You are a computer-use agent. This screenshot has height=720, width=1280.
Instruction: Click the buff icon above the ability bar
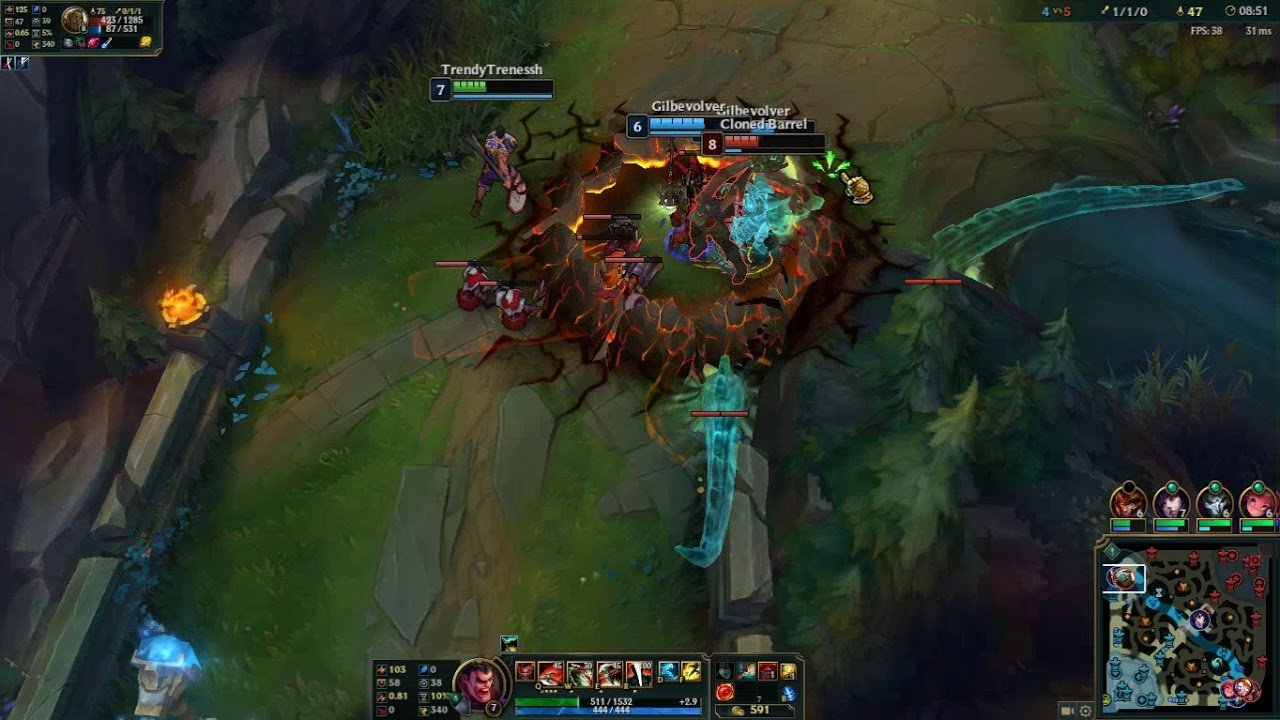510,643
